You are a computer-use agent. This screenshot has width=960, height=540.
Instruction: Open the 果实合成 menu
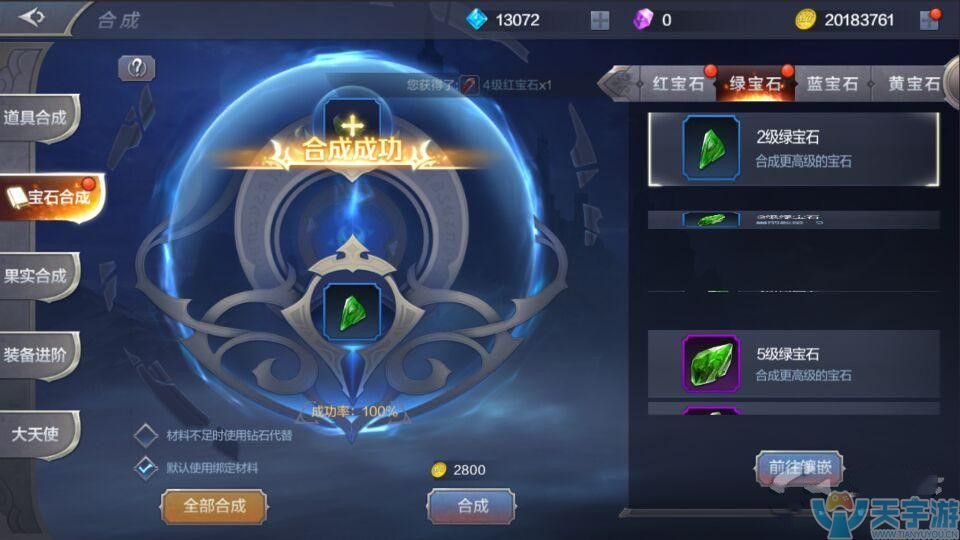[37, 275]
